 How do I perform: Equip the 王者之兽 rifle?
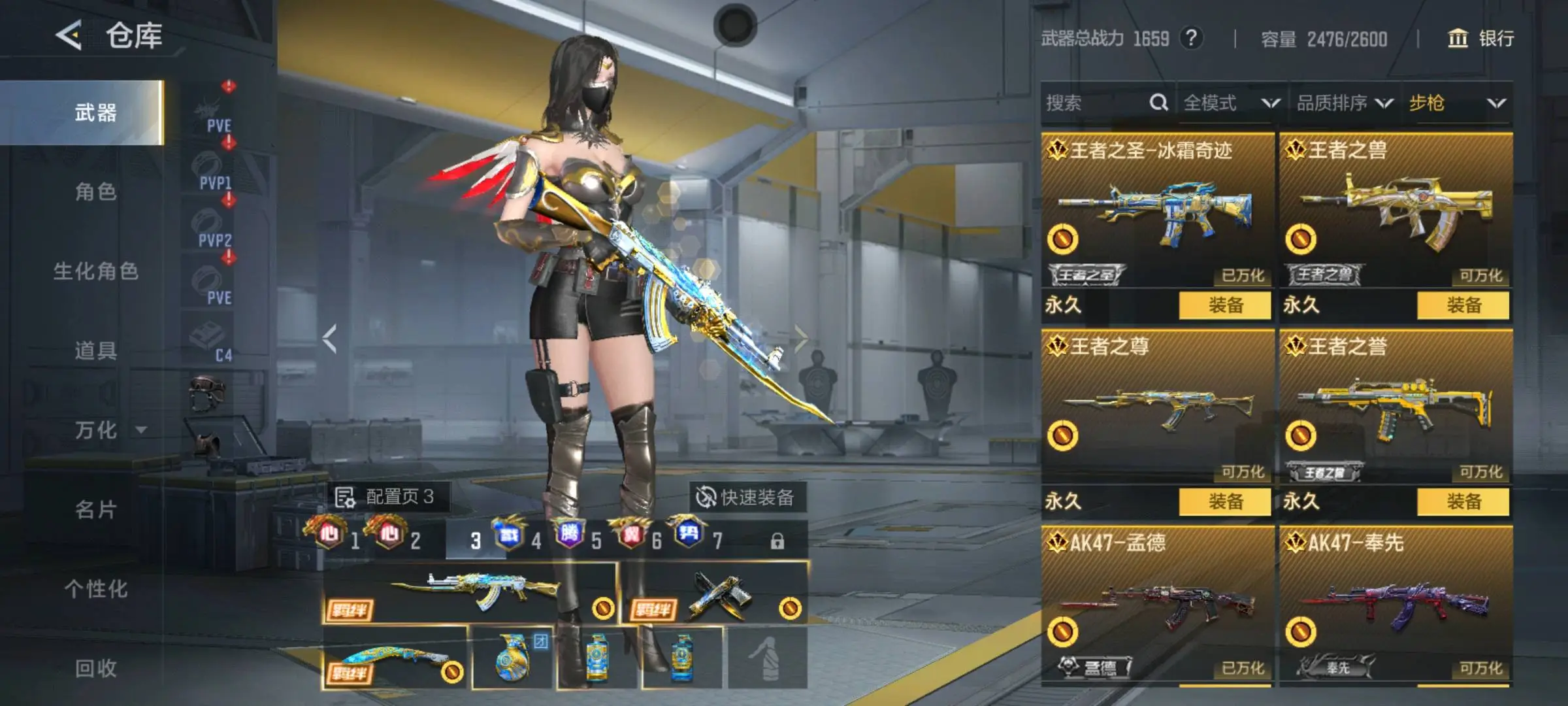point(1463,305)
